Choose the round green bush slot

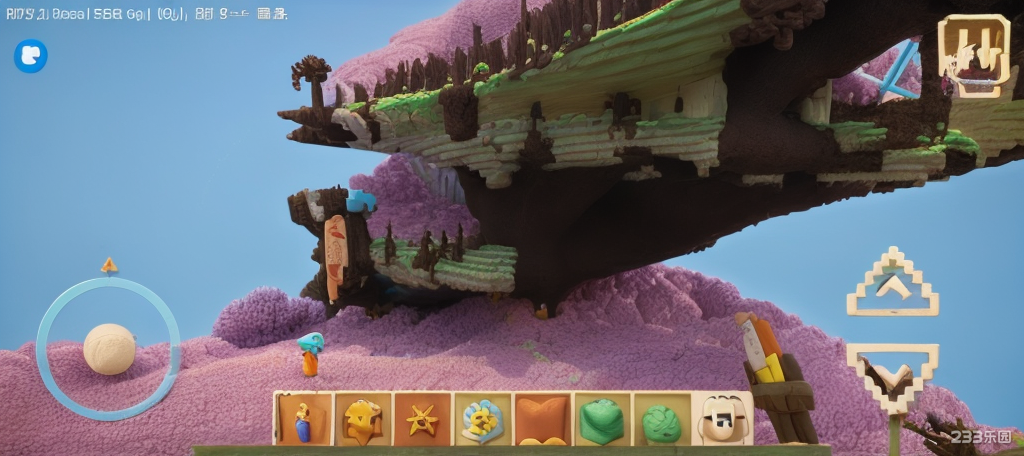click(661, 419)
